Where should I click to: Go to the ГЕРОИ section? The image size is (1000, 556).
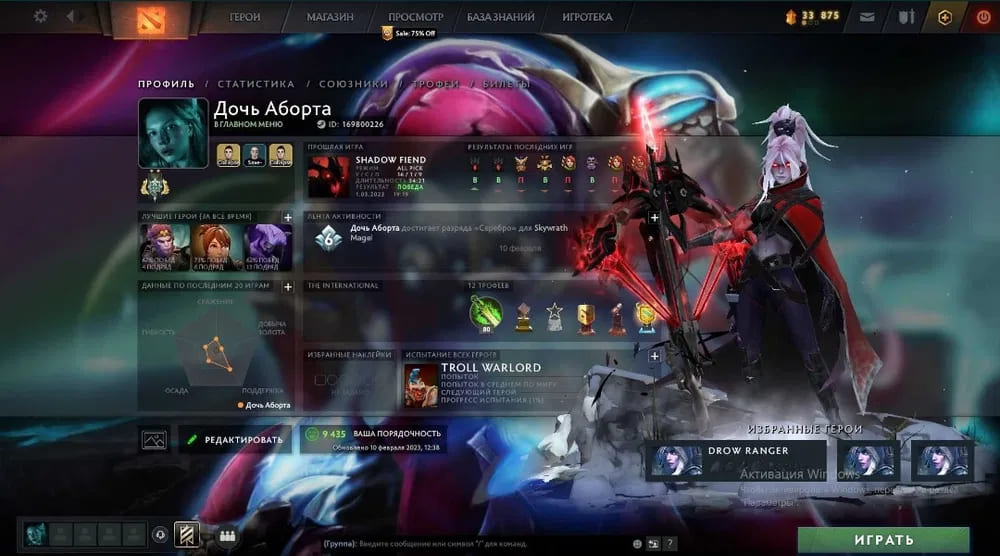tap(245, 17)
